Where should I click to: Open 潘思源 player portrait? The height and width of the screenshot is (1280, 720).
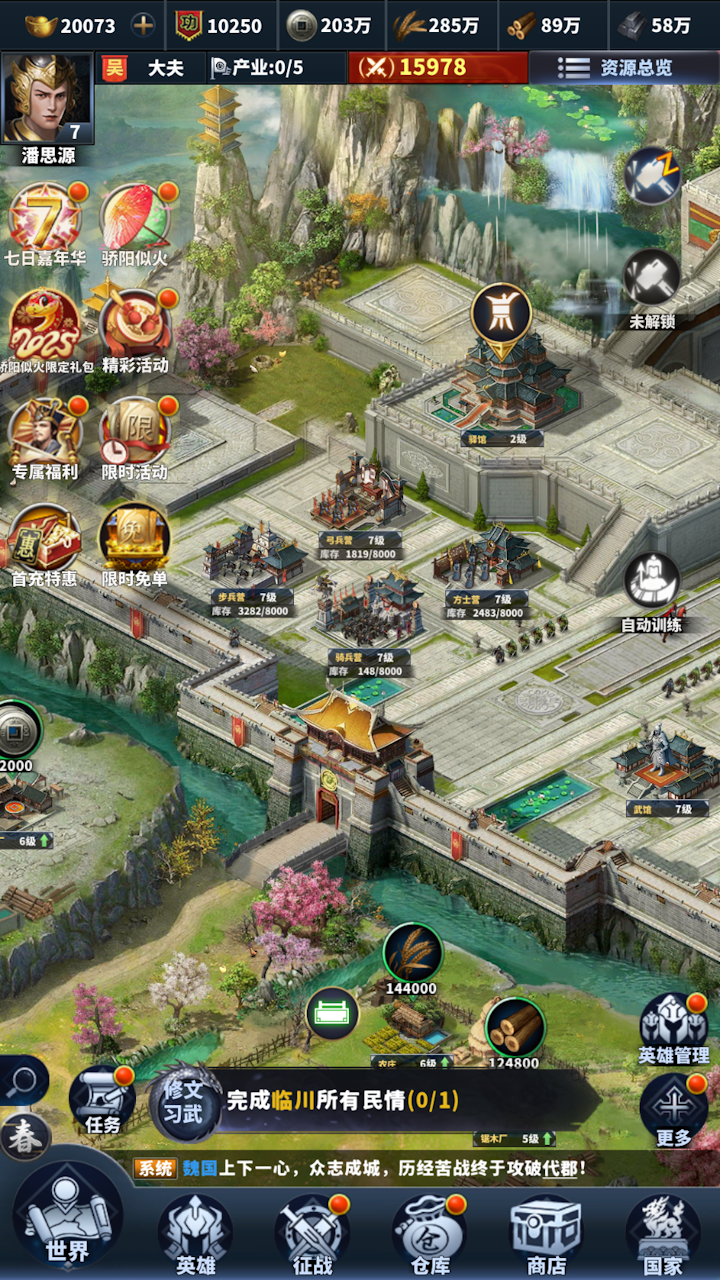pyautogui.click(x=47, y=100)
